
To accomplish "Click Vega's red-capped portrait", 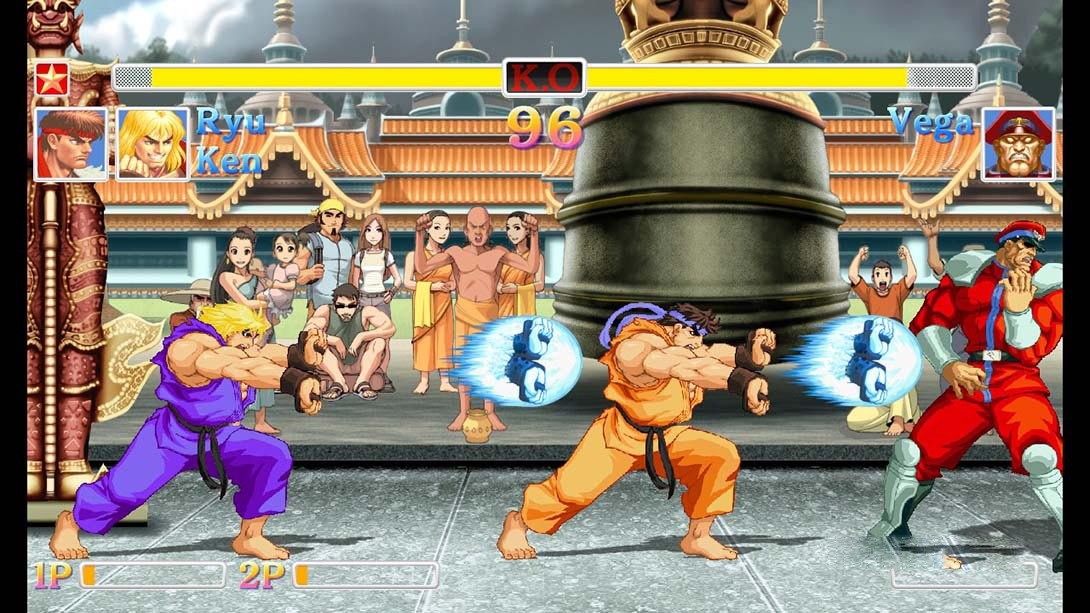I will tap(1018, 144).
